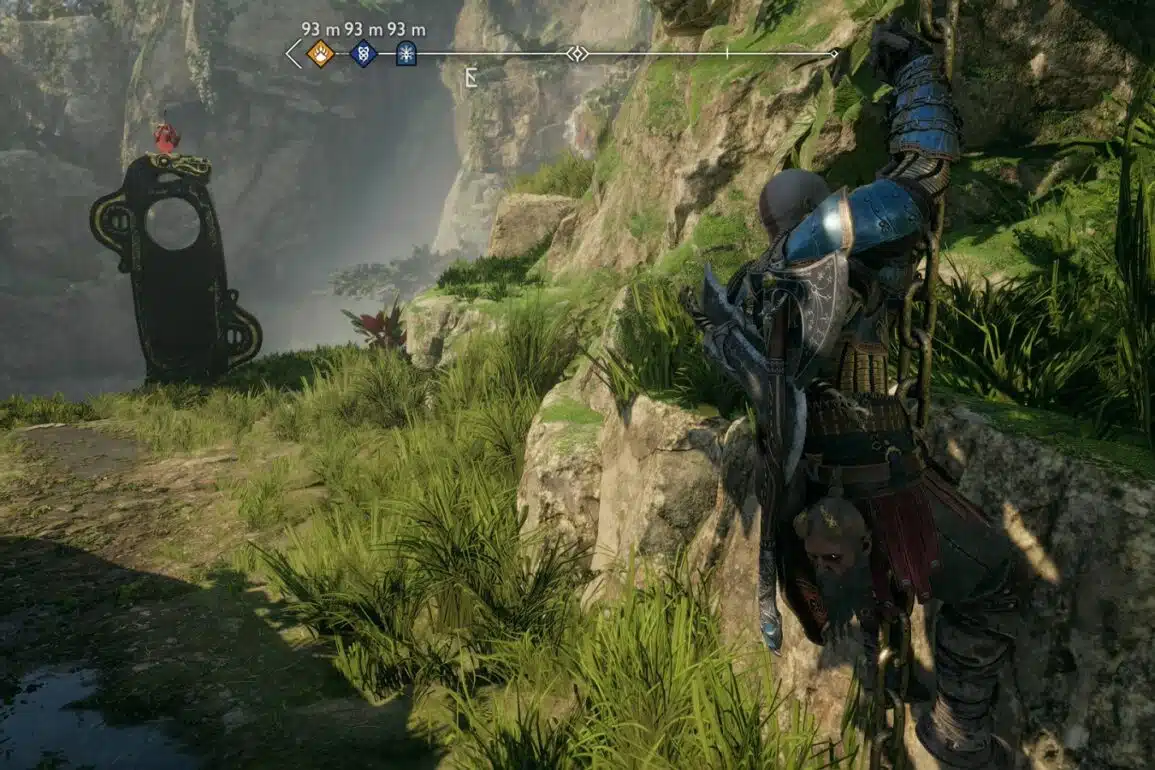Click the compass left arrow
The image size is (1155, 770).
293,53
